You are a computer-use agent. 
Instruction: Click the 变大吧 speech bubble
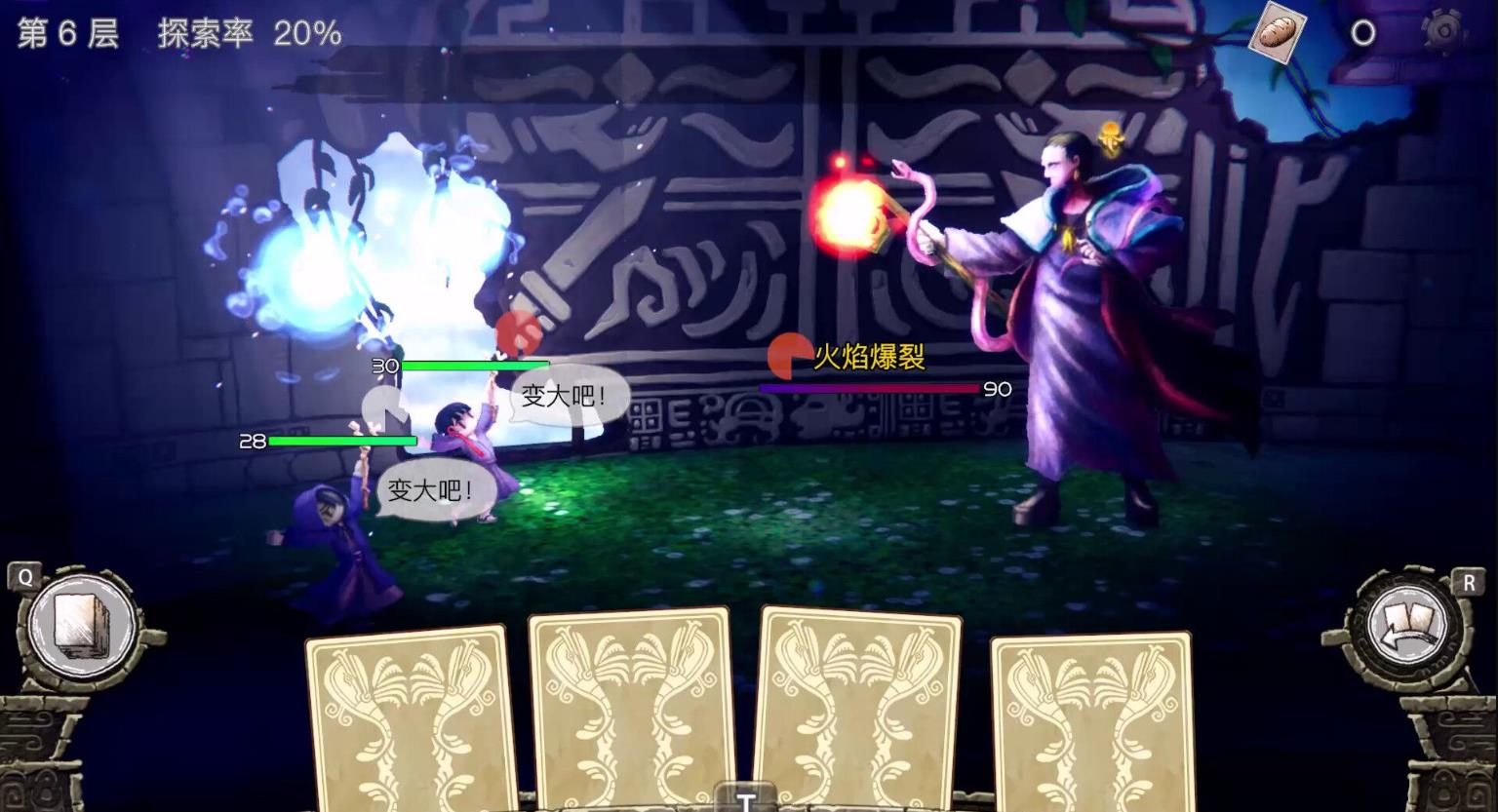click(x=562, y=394)
